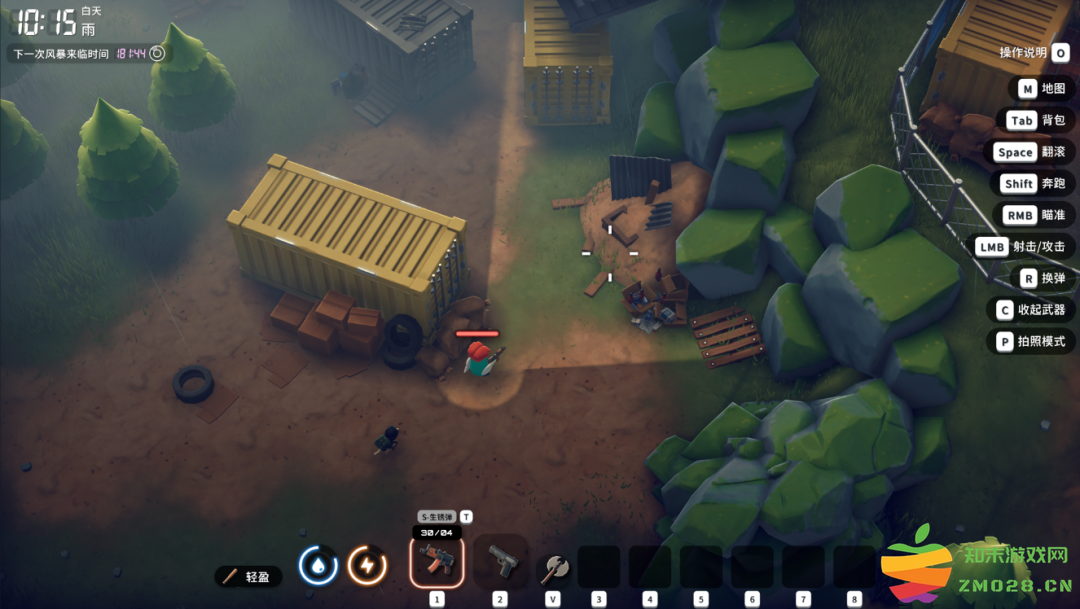Click the 轻盈 status tag
This screenshot has height=609, width=1080.
pos(248,576)
